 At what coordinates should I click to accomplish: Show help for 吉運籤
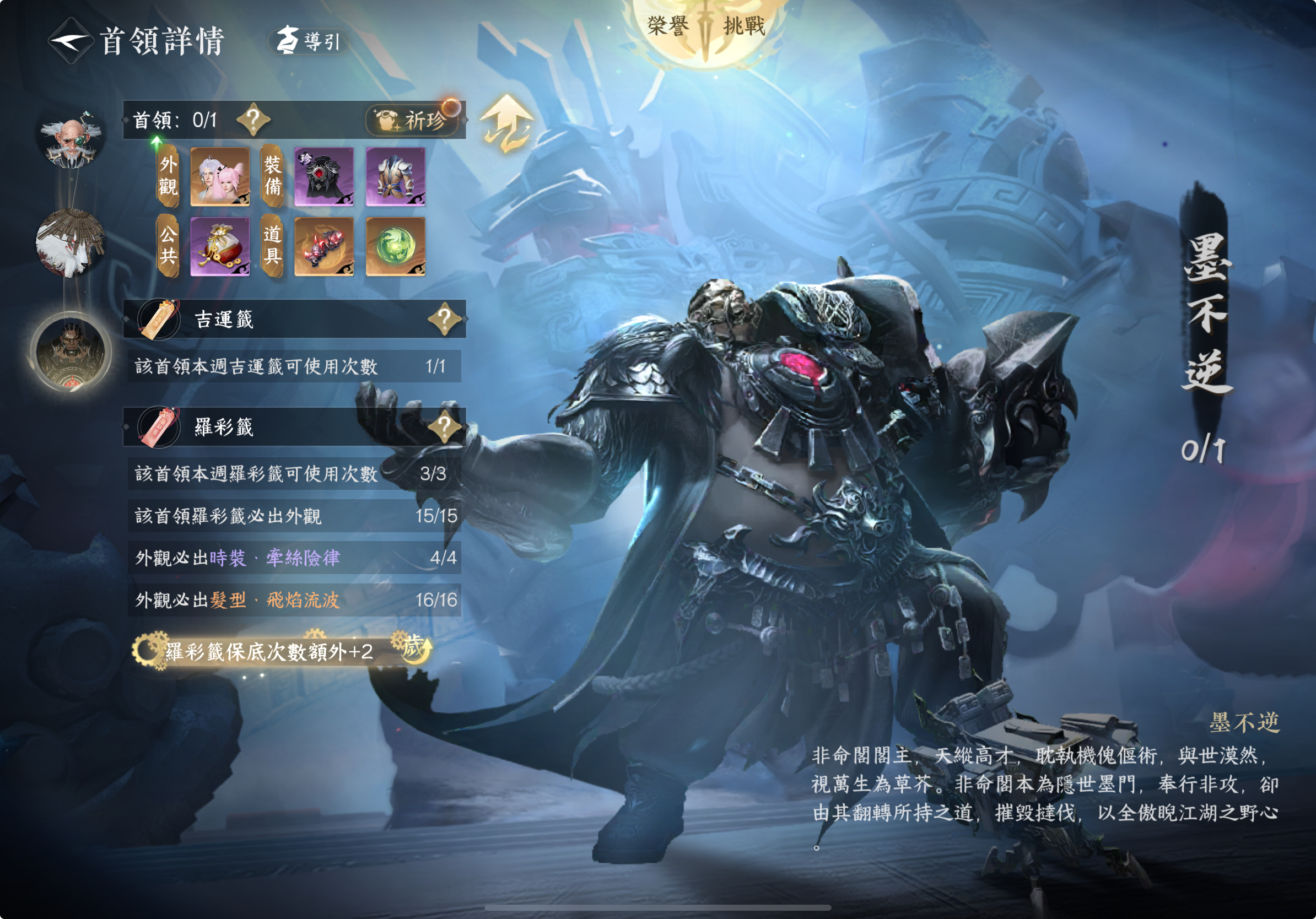click(444, 318)
